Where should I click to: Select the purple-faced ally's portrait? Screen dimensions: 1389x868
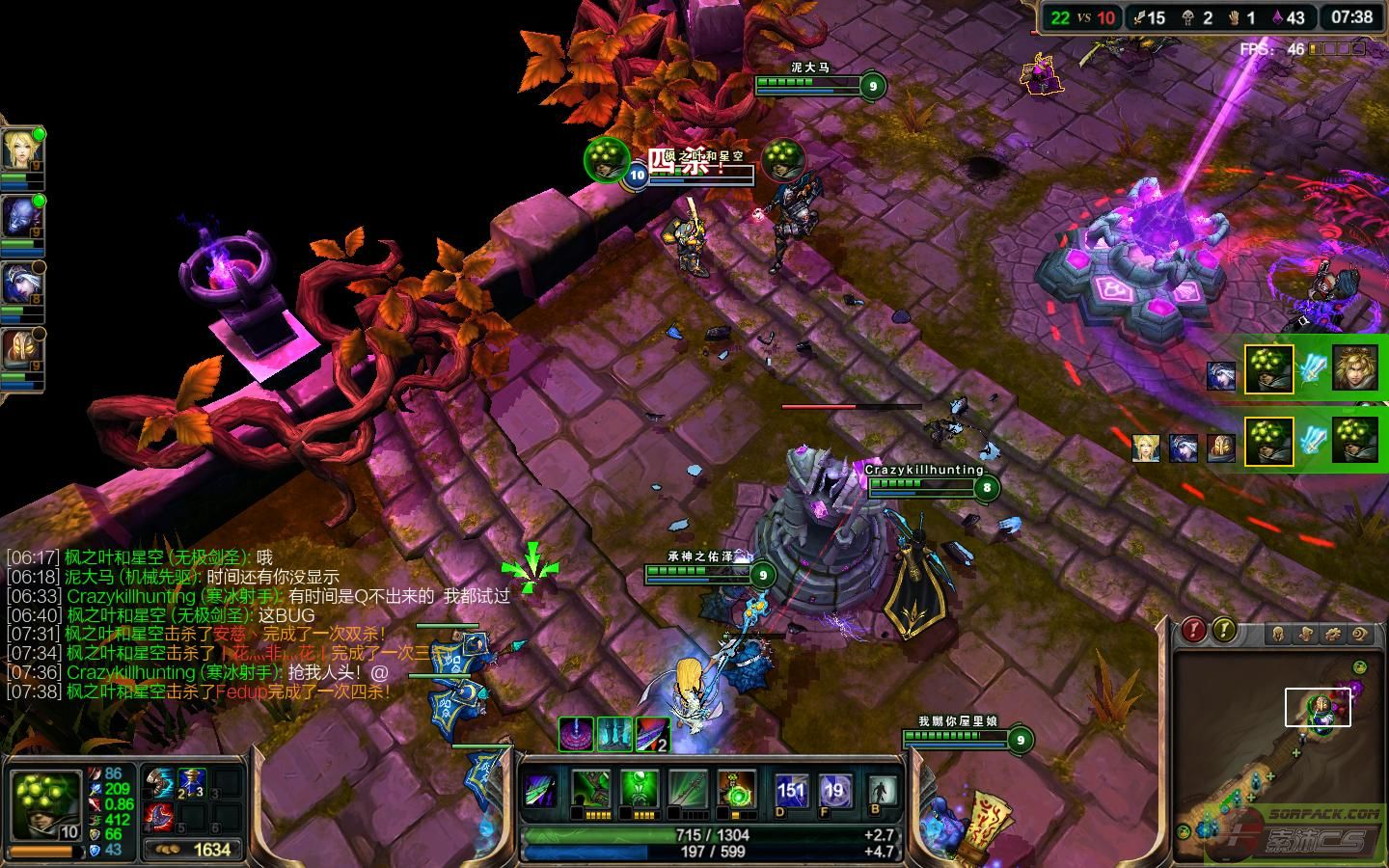point(21,219)
